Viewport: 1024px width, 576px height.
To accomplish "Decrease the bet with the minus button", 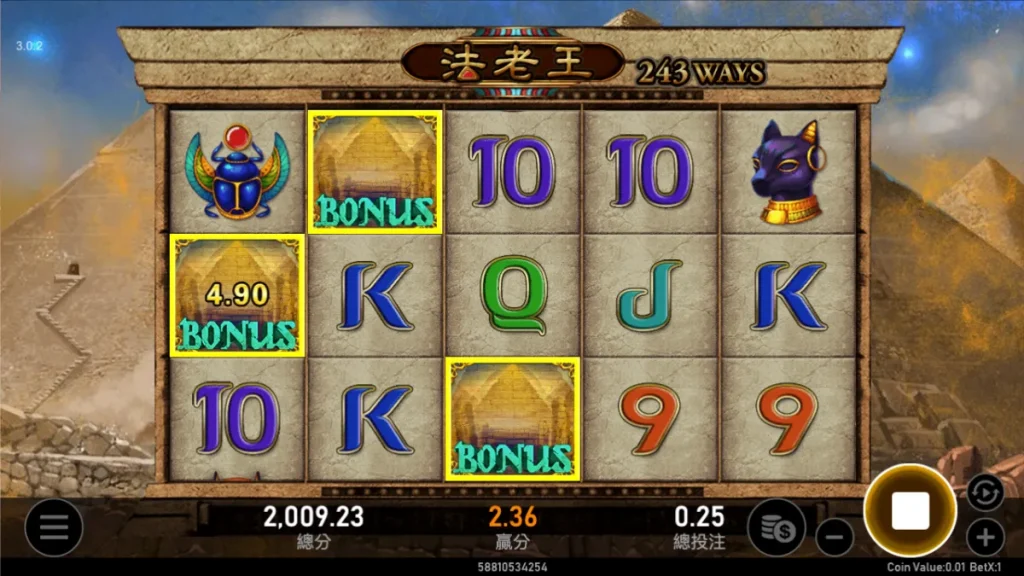I will click(x=833, y=537).
